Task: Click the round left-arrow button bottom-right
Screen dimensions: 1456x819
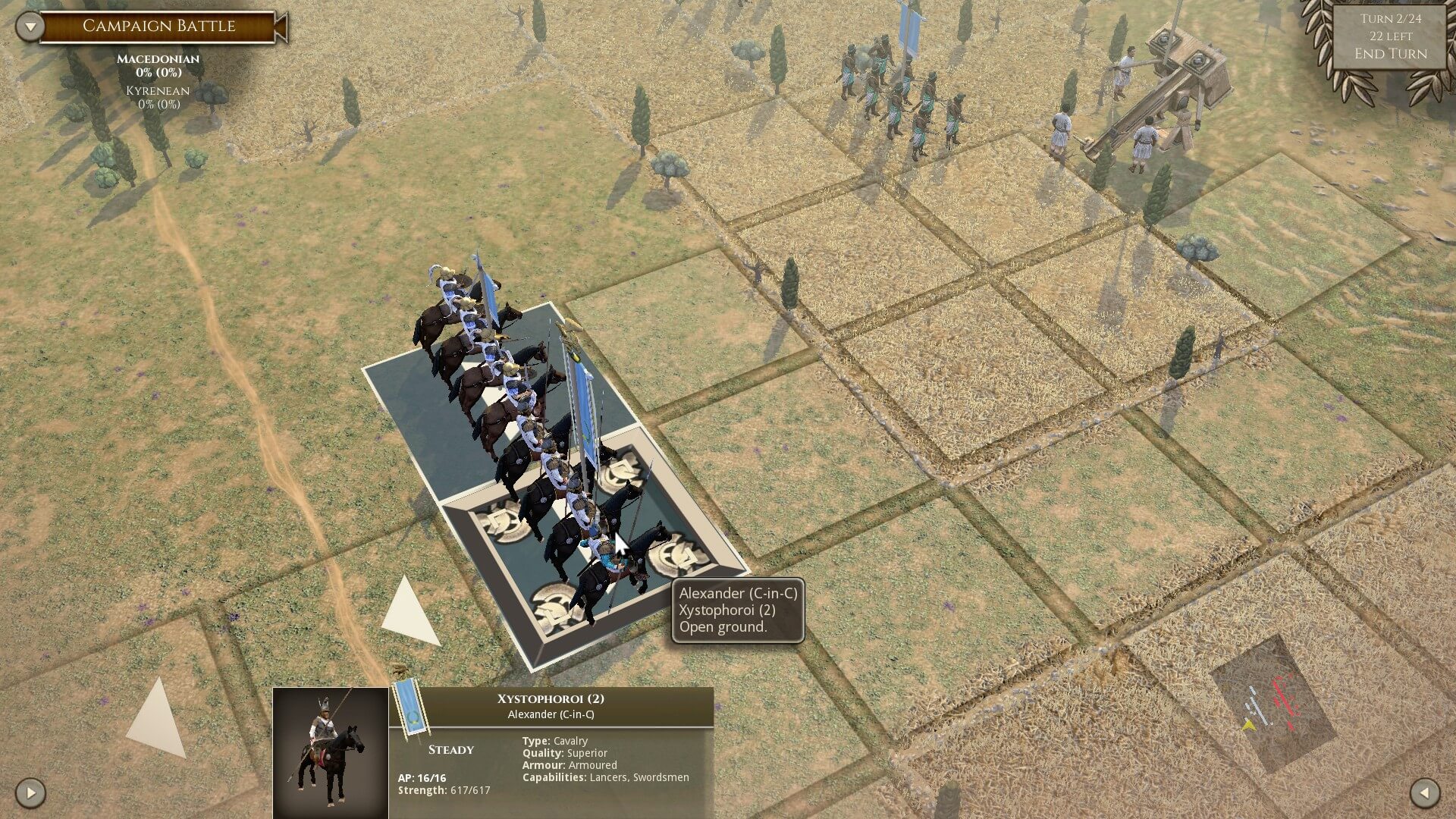Action: [1424, 793]
